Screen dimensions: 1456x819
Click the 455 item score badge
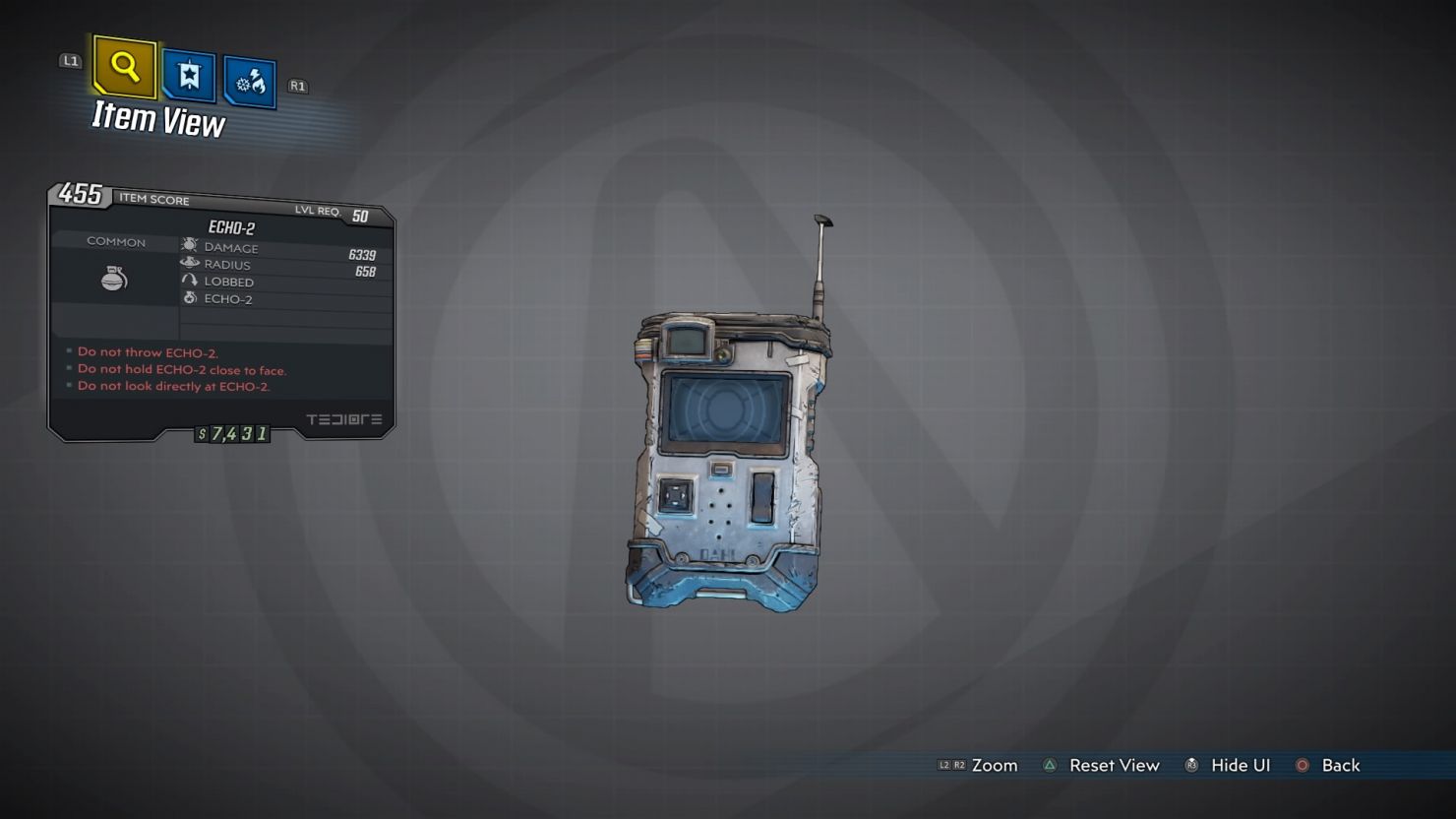point(77,197)
